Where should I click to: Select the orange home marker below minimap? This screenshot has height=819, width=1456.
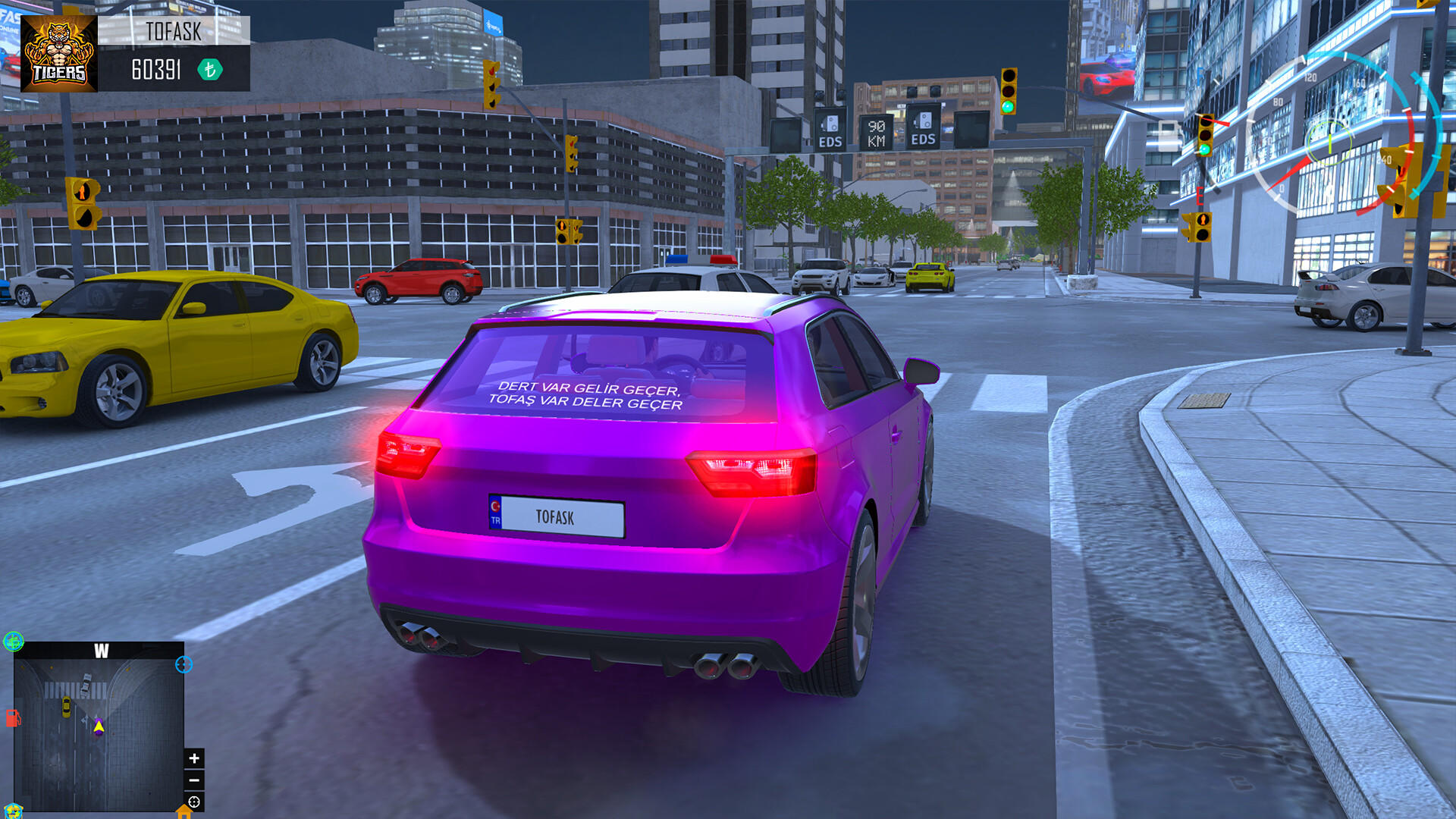pos(183,813)
